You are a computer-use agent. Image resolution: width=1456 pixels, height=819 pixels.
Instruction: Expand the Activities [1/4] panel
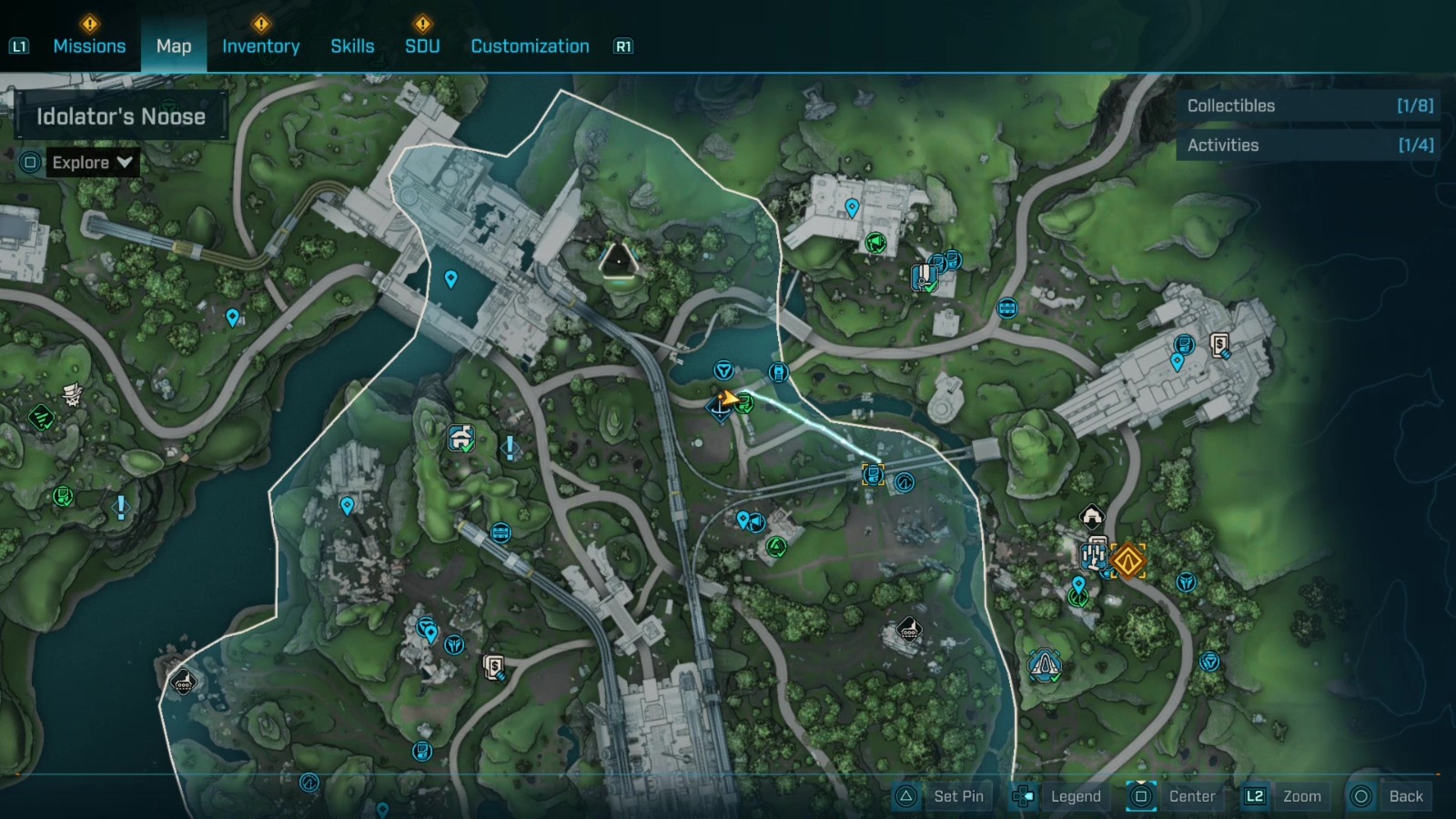click(1308, 145)
